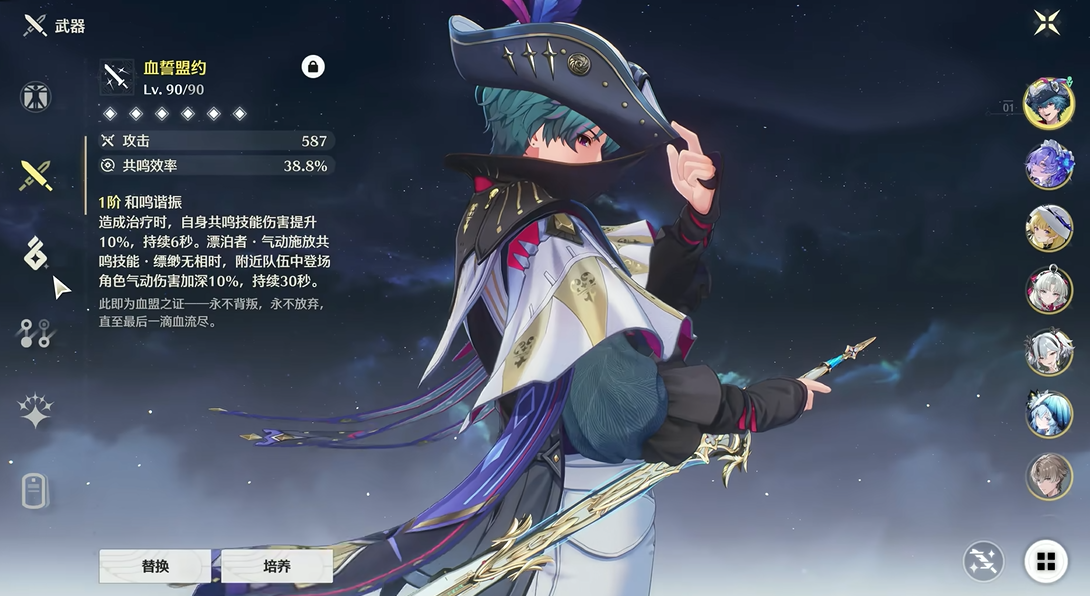Open the Echo tab below the weapon tab
Image resolution: width=1090 pixels, height=596 pixels.
[x=36, y=254]
